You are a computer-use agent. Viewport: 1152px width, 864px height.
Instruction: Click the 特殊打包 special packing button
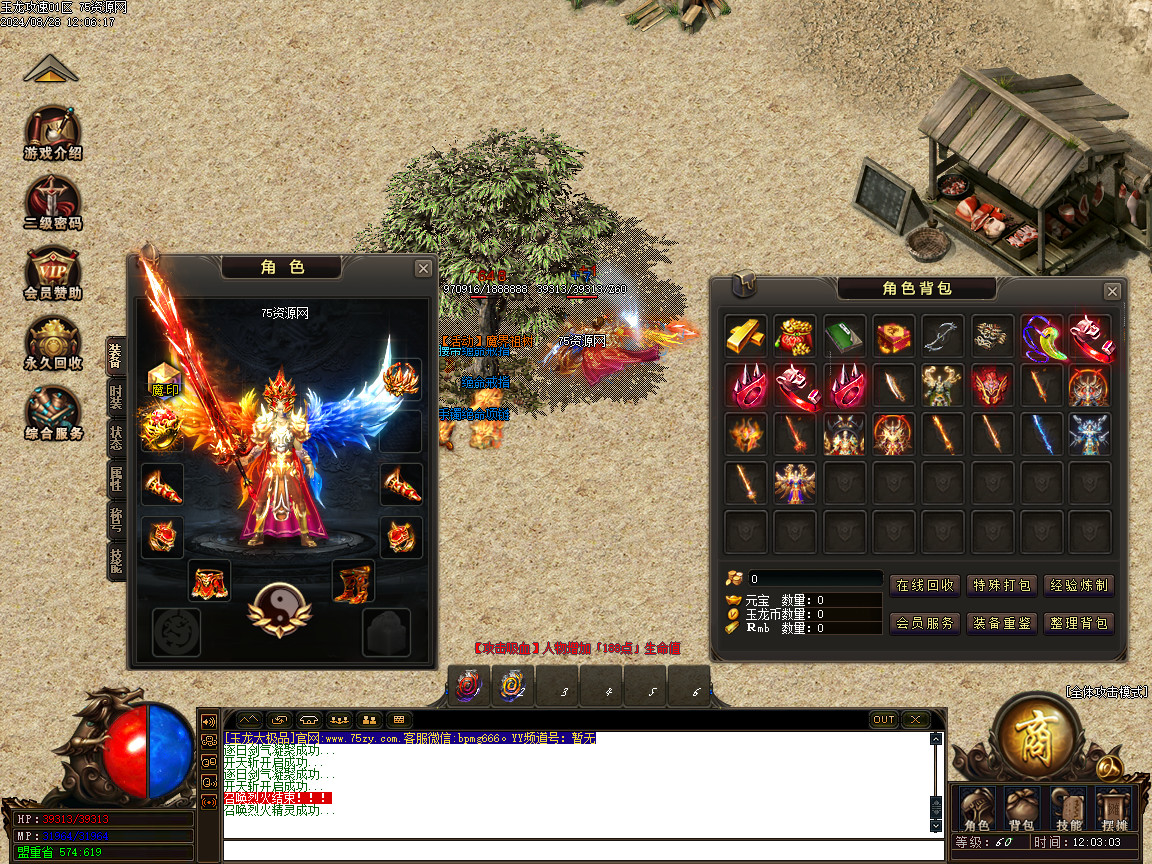(1002, 586)
